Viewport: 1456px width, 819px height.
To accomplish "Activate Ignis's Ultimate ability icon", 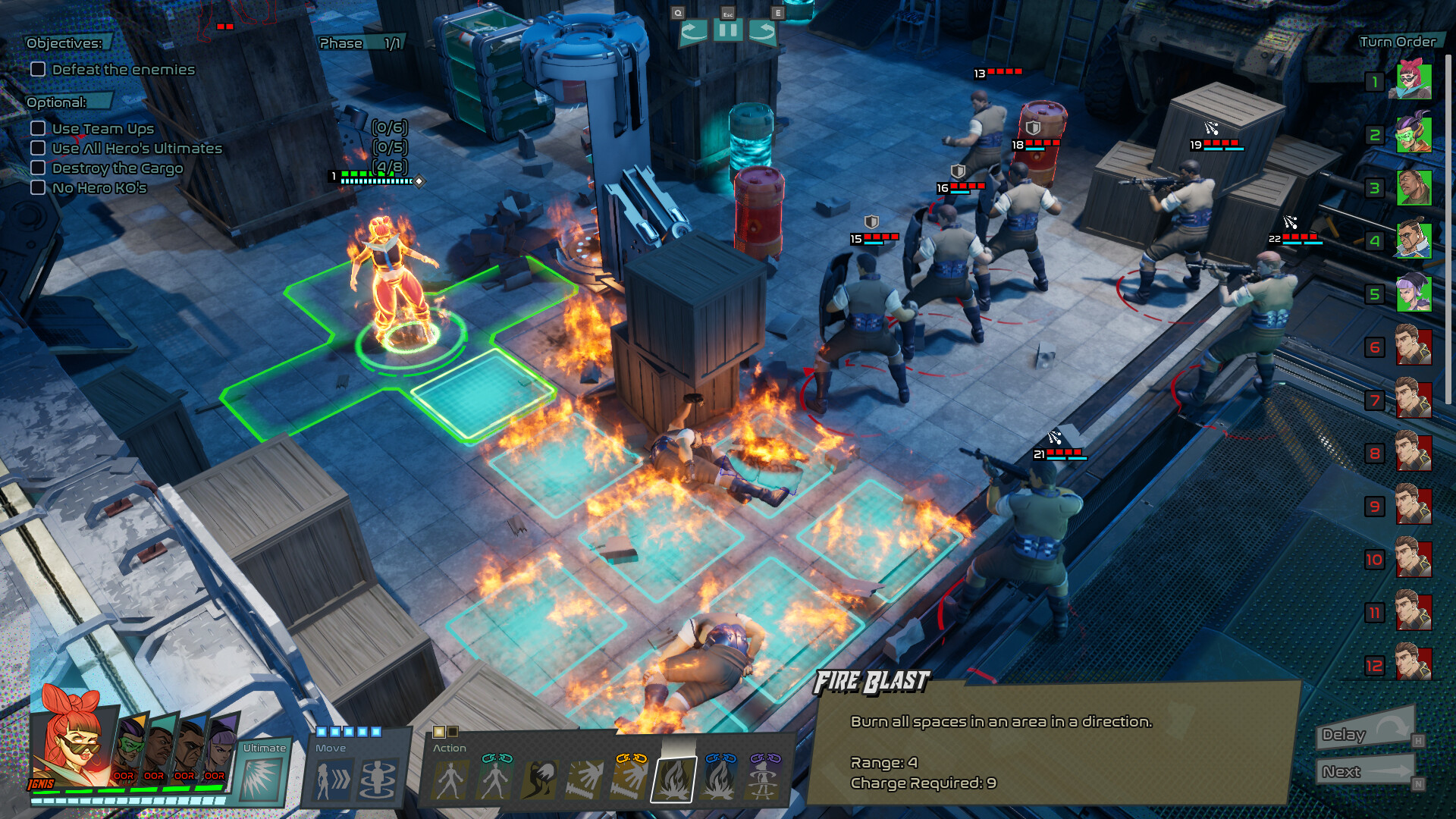I will click(264, 780).
